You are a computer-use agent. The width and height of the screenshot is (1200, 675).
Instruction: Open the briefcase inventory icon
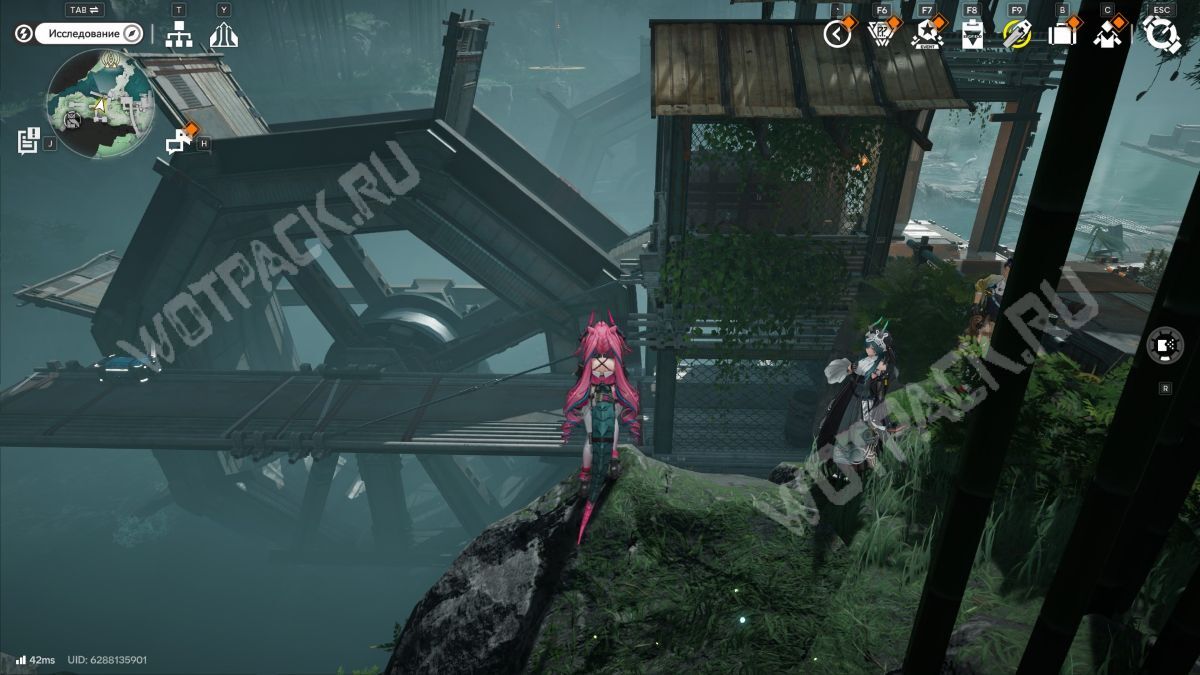pos(1062,35)
